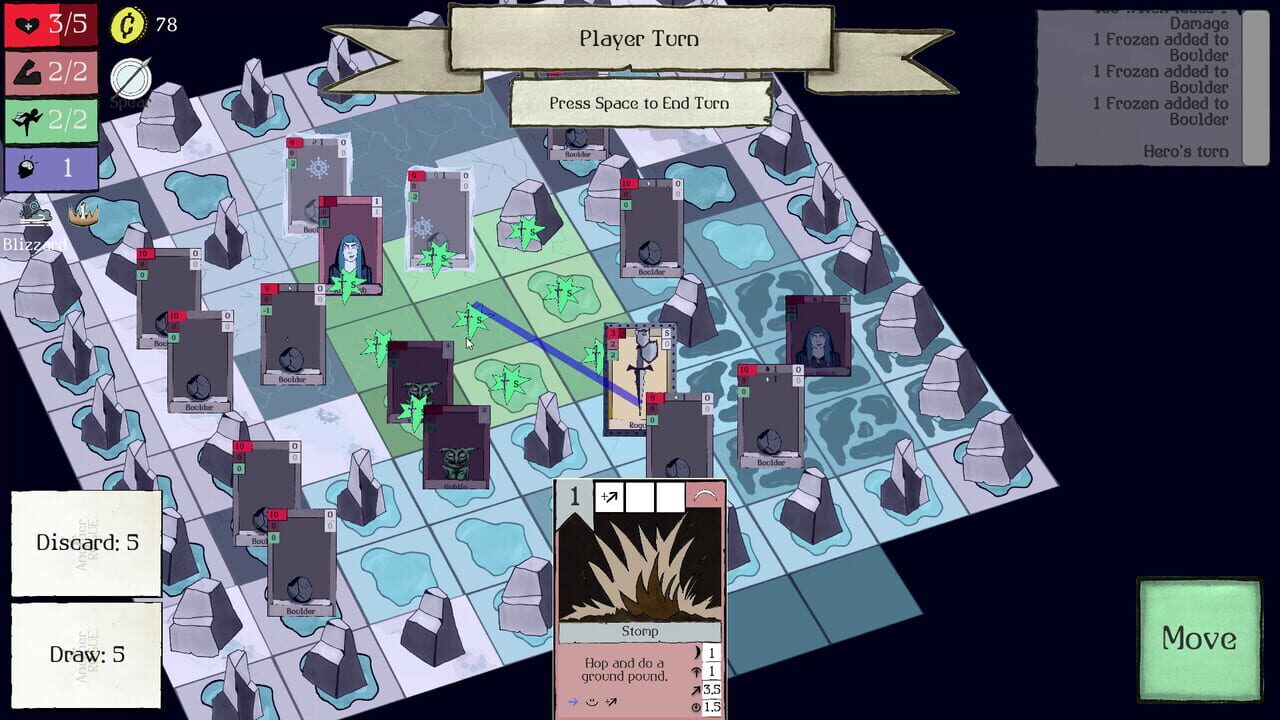Open the Draw: 5 pile

[85, 655]
